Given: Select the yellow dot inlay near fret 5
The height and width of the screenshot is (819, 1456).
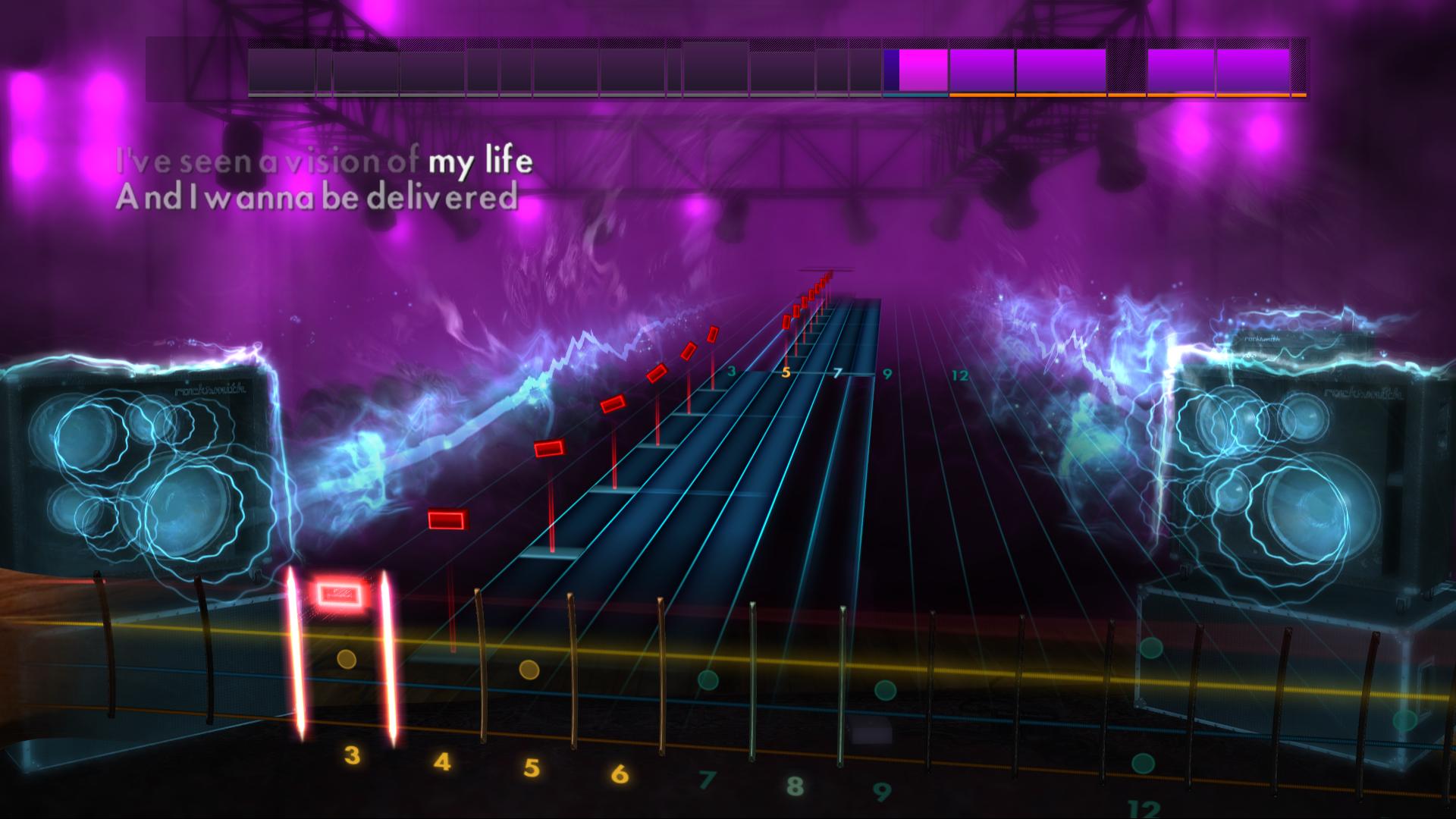Looking at the screenshot, I should pyautogui.click(x=529, y=670).
